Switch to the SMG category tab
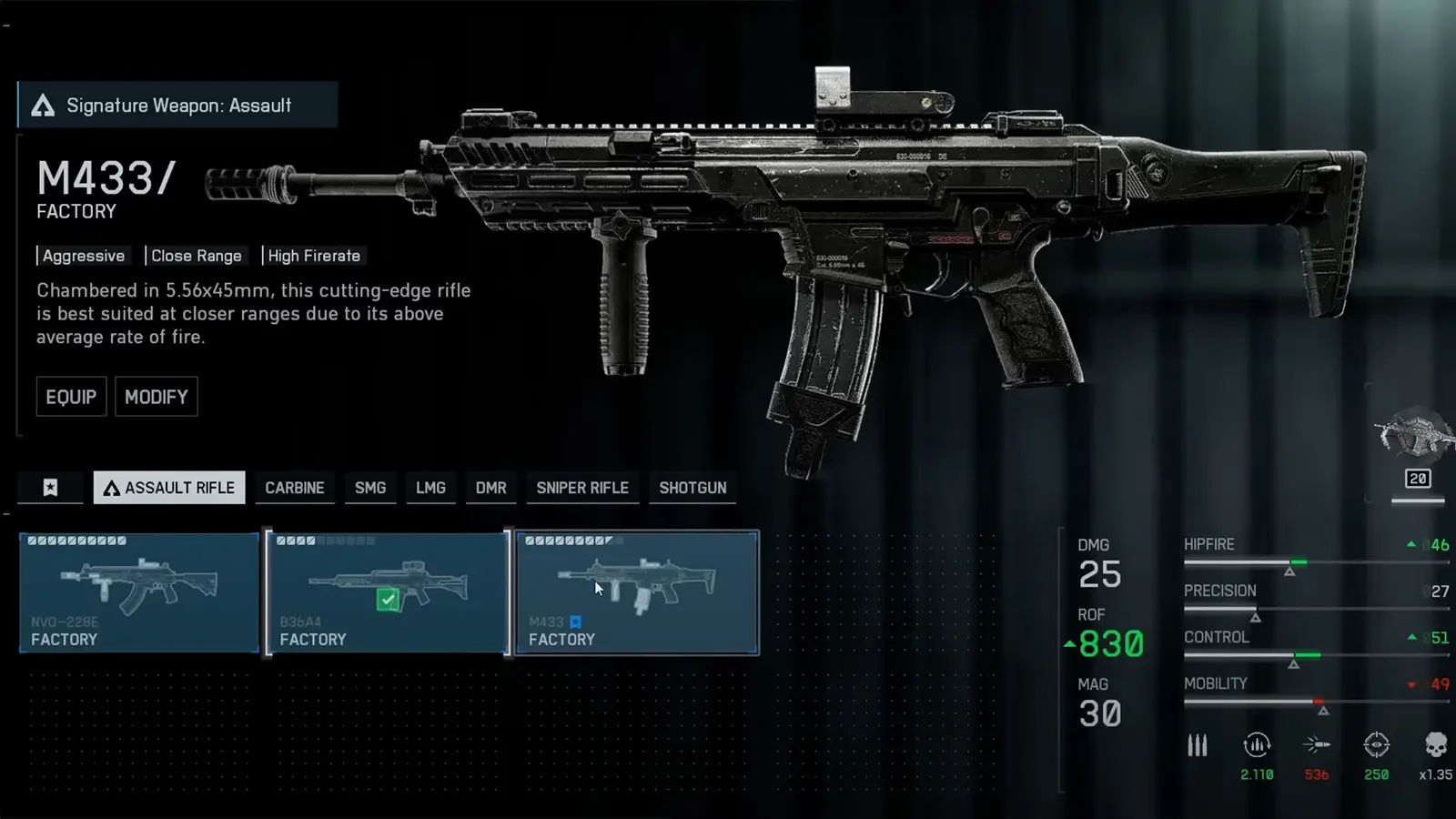This screenshot has height=819, width=1456. point(369,488)
